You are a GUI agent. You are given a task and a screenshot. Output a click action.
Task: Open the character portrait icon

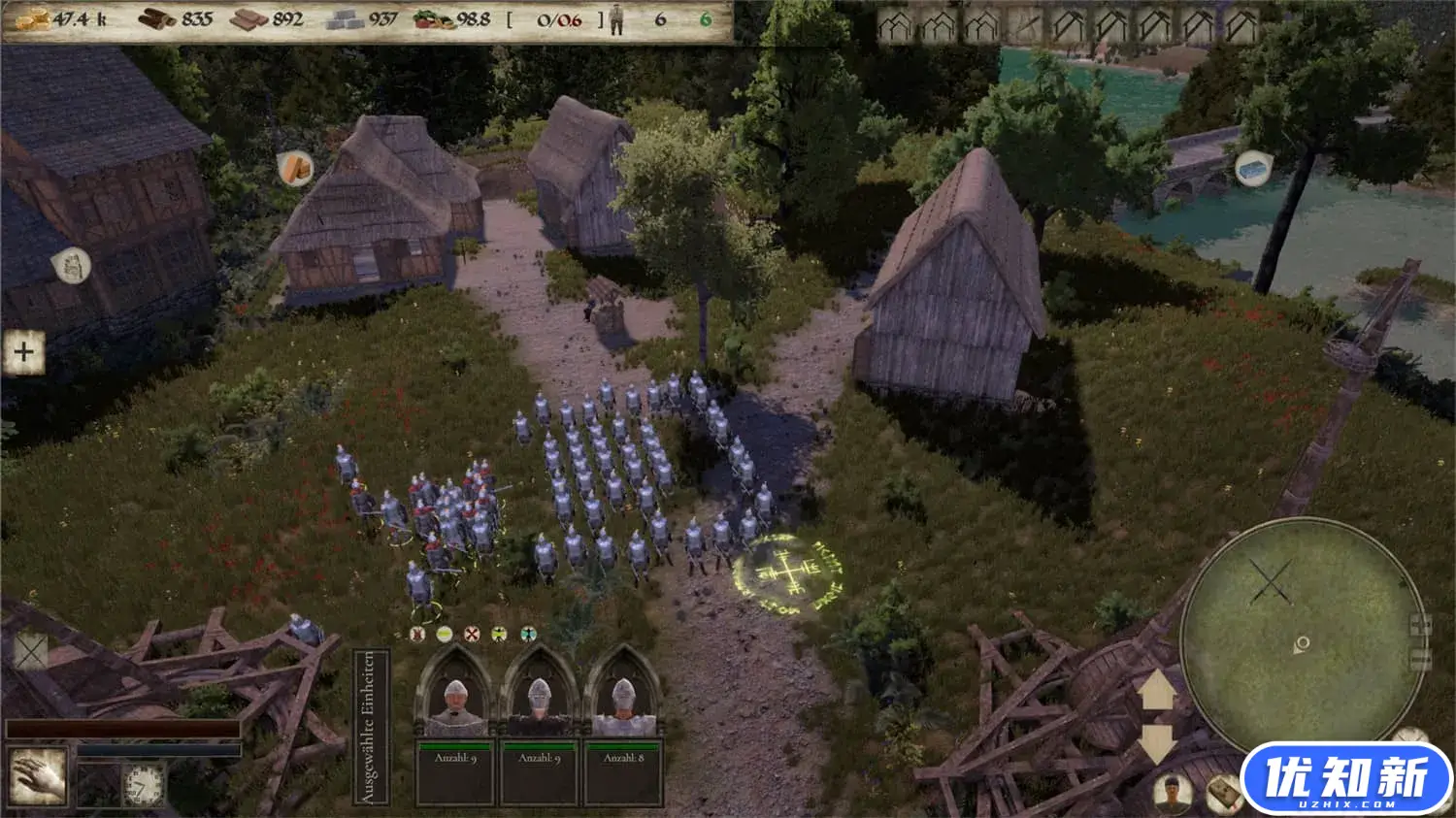(x=1174, y=793)
